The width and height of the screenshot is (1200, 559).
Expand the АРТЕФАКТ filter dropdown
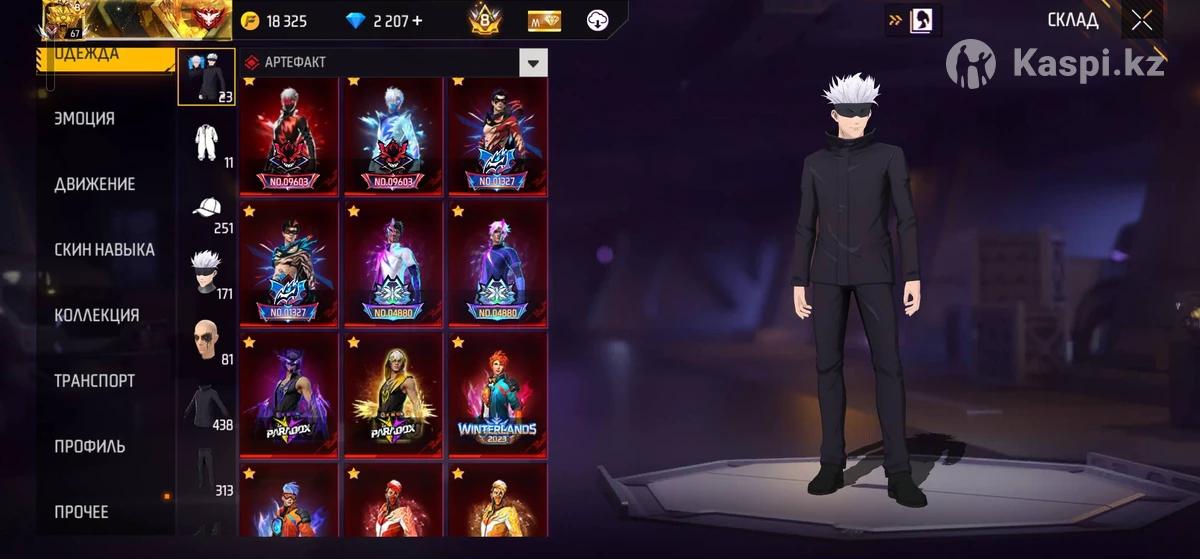click(x=534, y=63)
